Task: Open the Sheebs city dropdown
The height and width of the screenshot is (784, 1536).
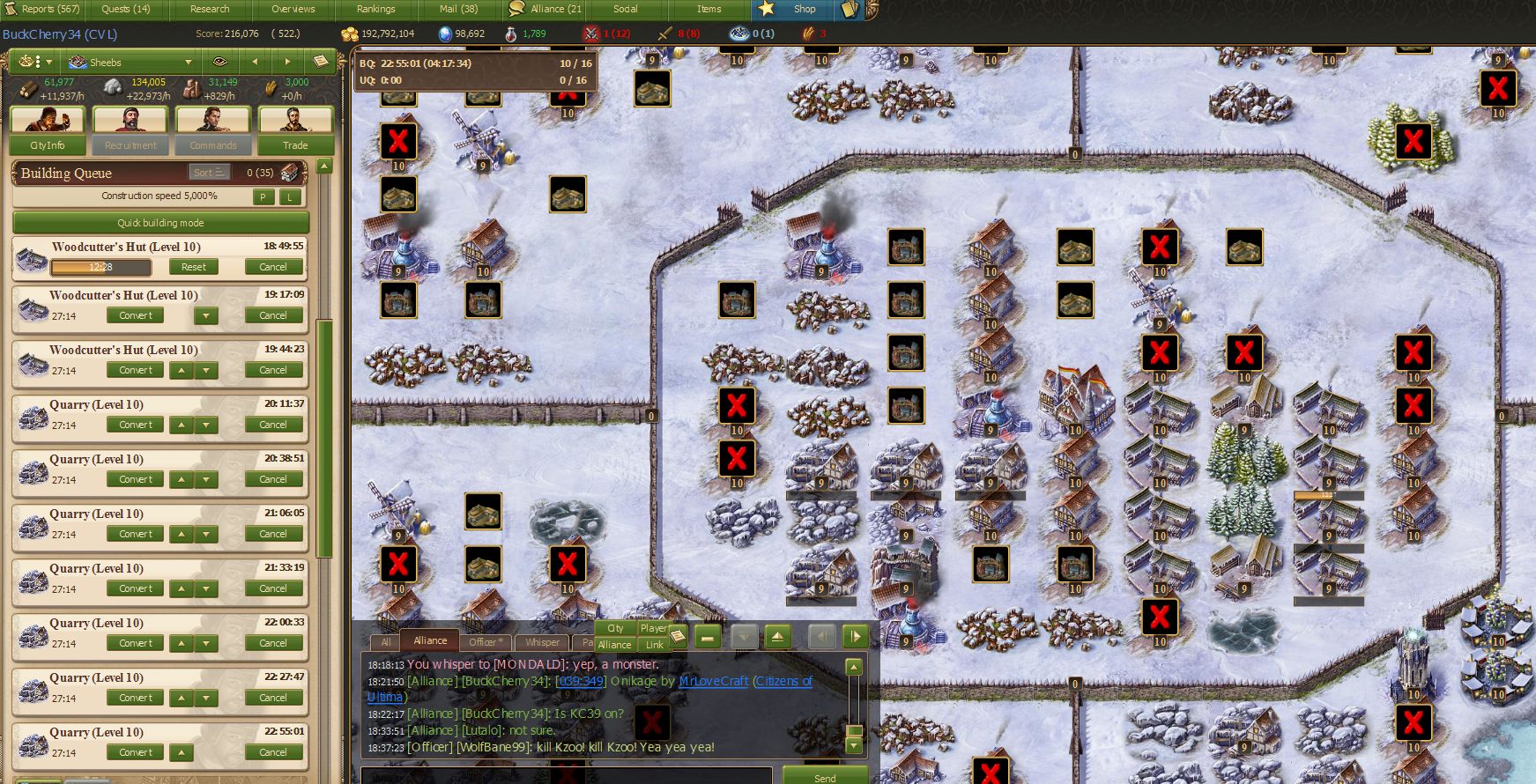Action: [130, 63]
